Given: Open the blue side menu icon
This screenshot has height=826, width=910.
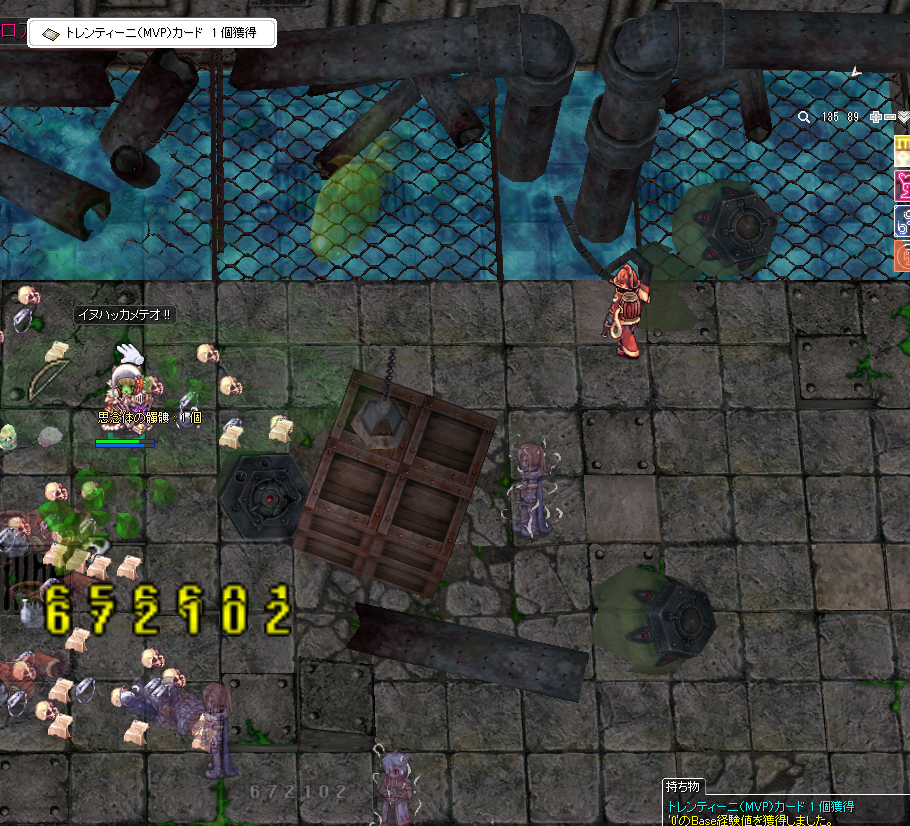Looking at the screenshot, I should click(901, 221).
